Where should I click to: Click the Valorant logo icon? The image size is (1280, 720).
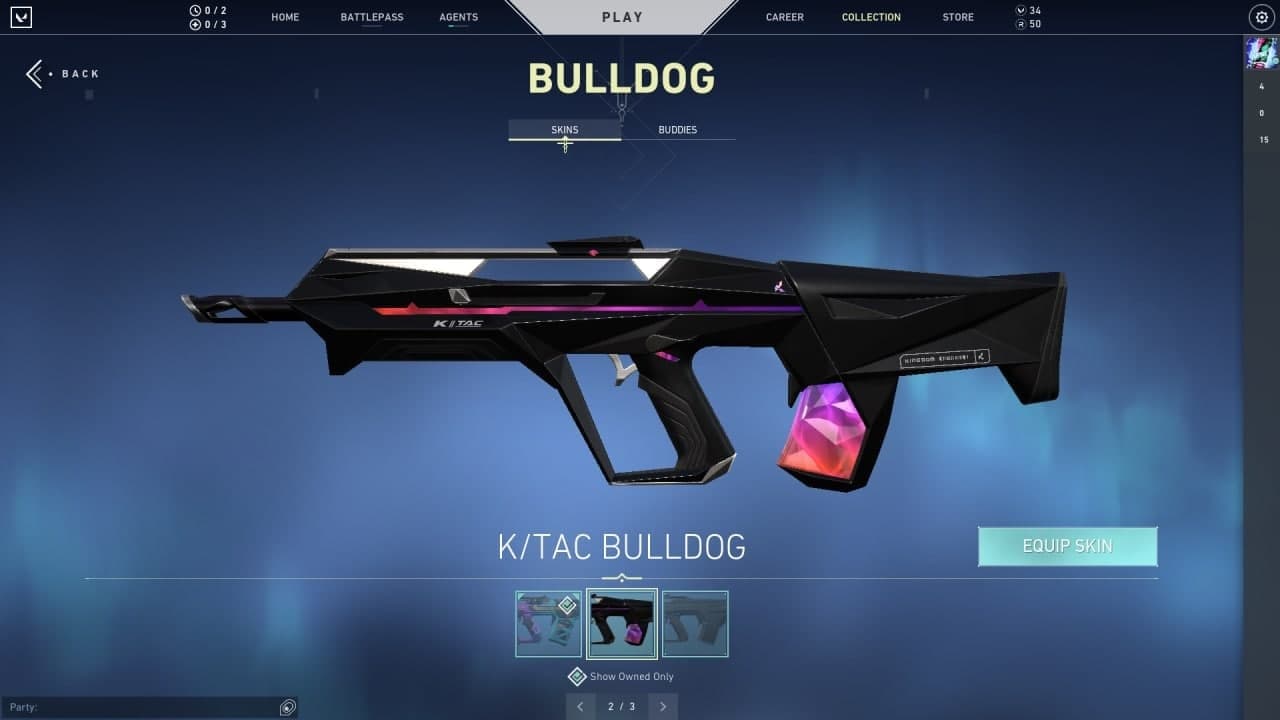(x=21, y=17)
